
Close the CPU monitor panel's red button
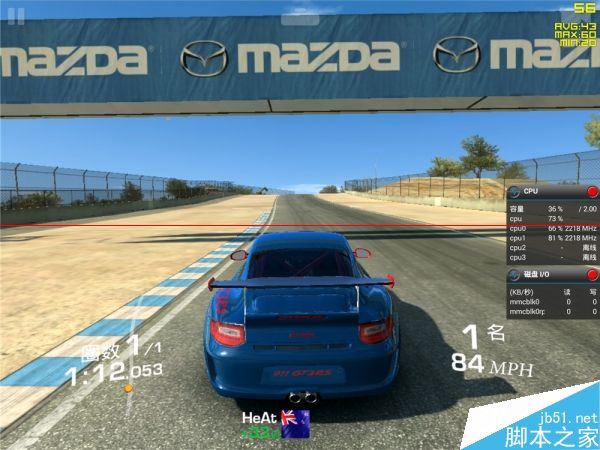pos(591,191)
